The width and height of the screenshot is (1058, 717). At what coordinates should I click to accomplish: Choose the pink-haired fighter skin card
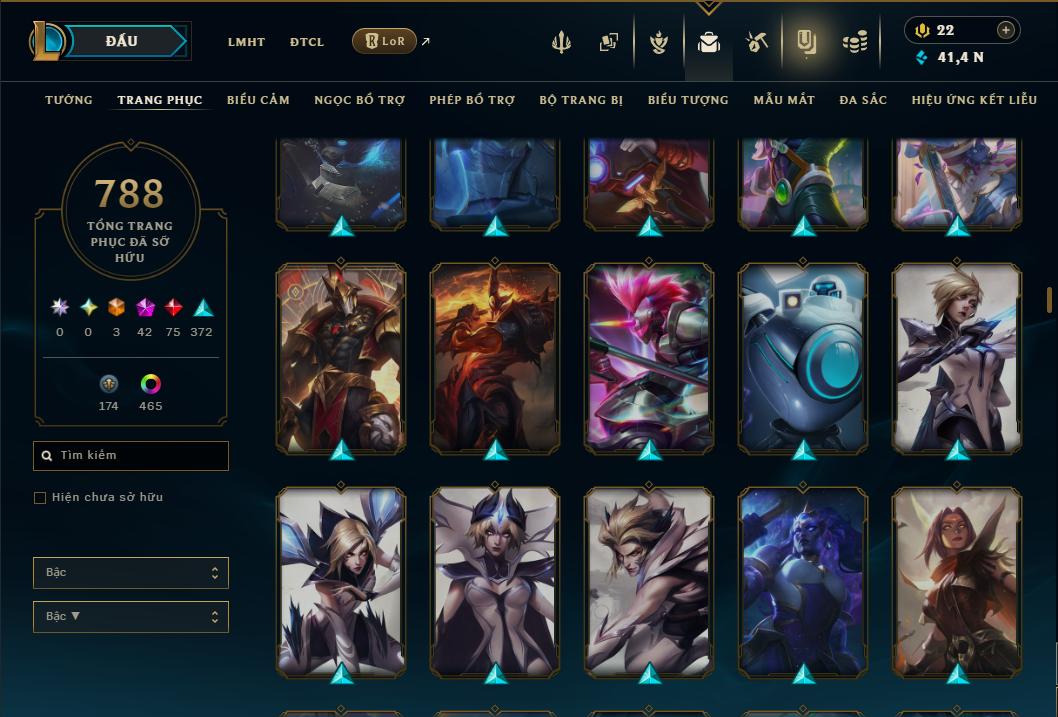[x=649, y=357]
